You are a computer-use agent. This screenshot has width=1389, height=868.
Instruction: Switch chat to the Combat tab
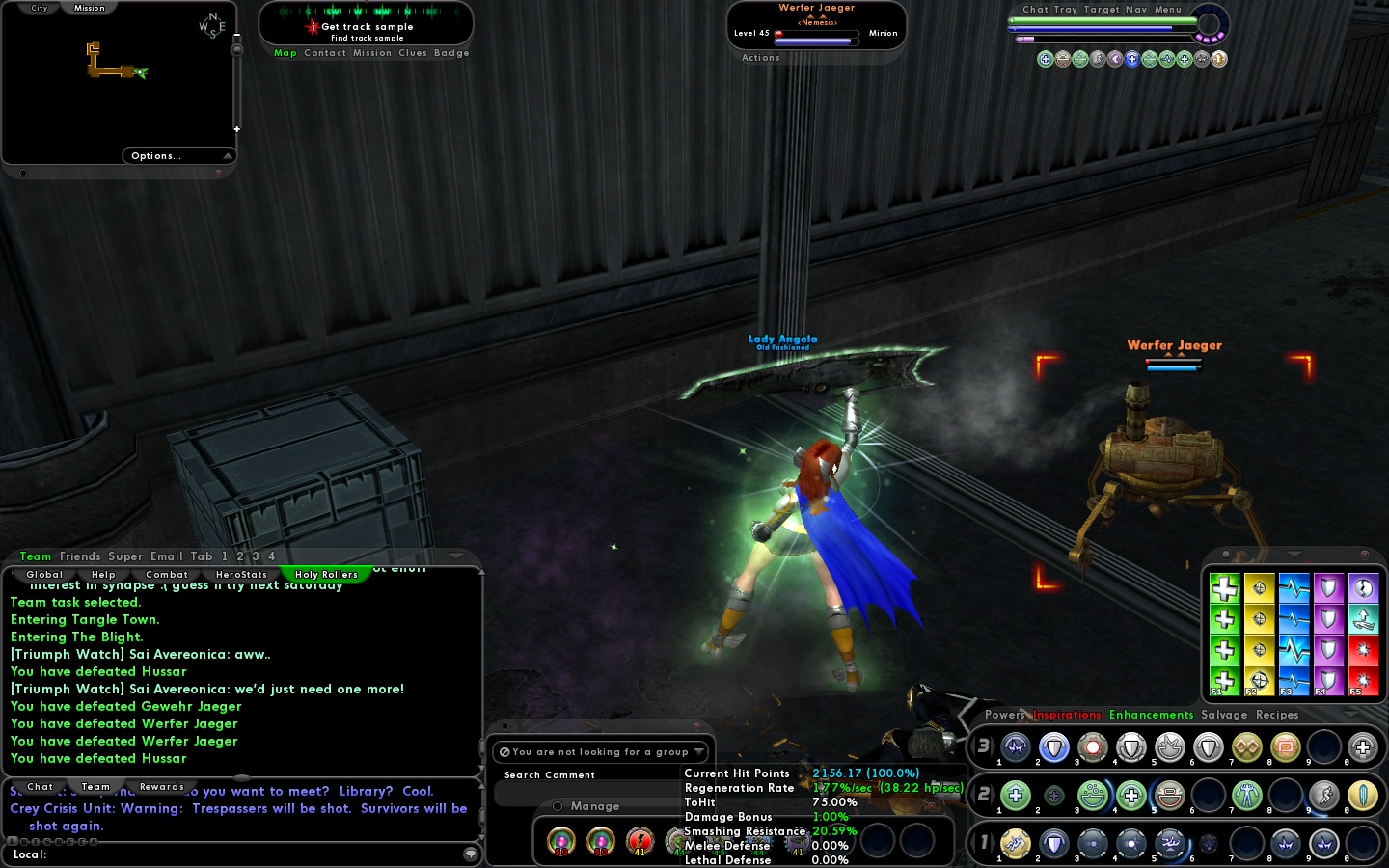(x=167, y=575)
